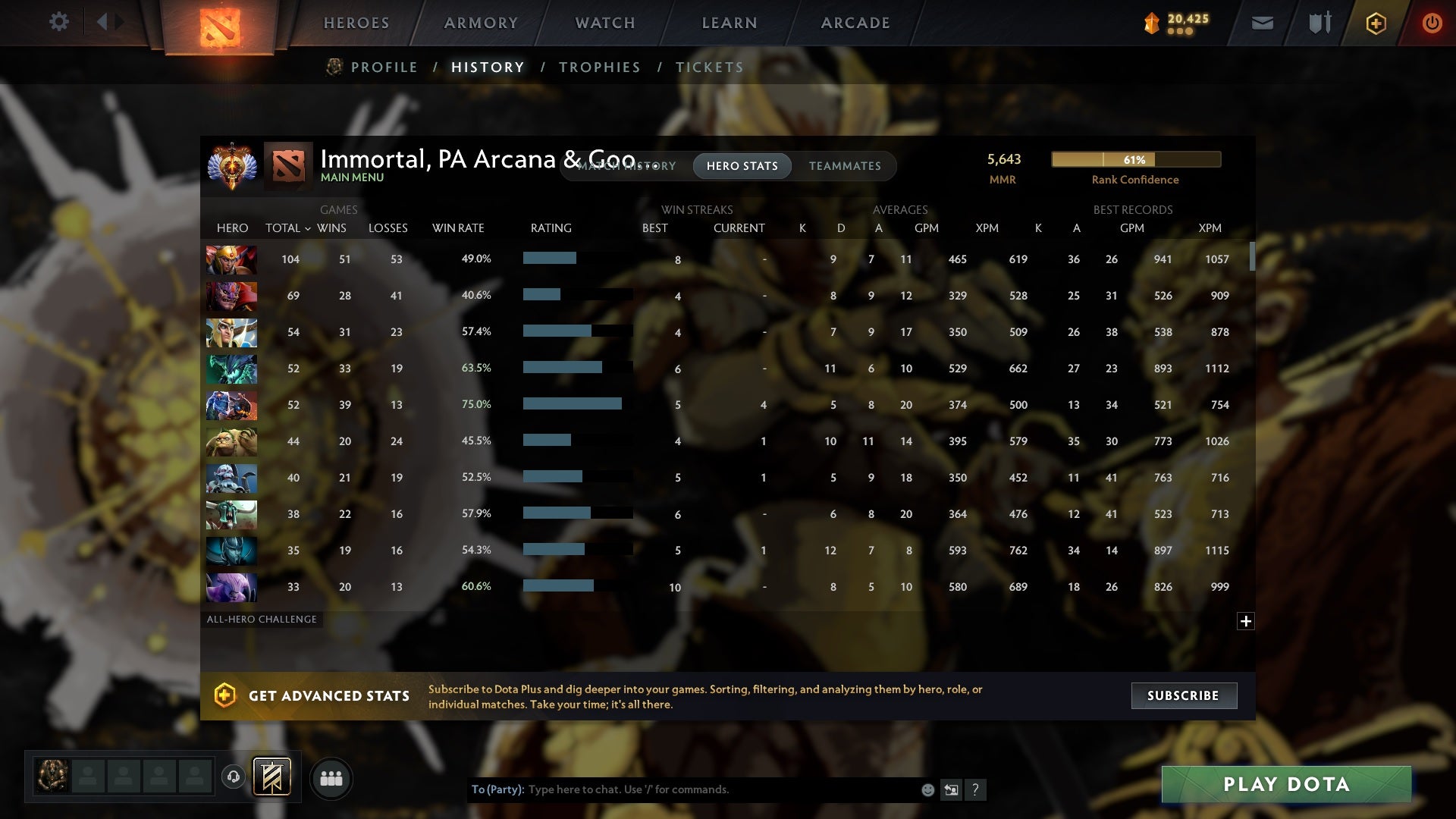Open the armory shield and sword icon

pos(1318,24)
